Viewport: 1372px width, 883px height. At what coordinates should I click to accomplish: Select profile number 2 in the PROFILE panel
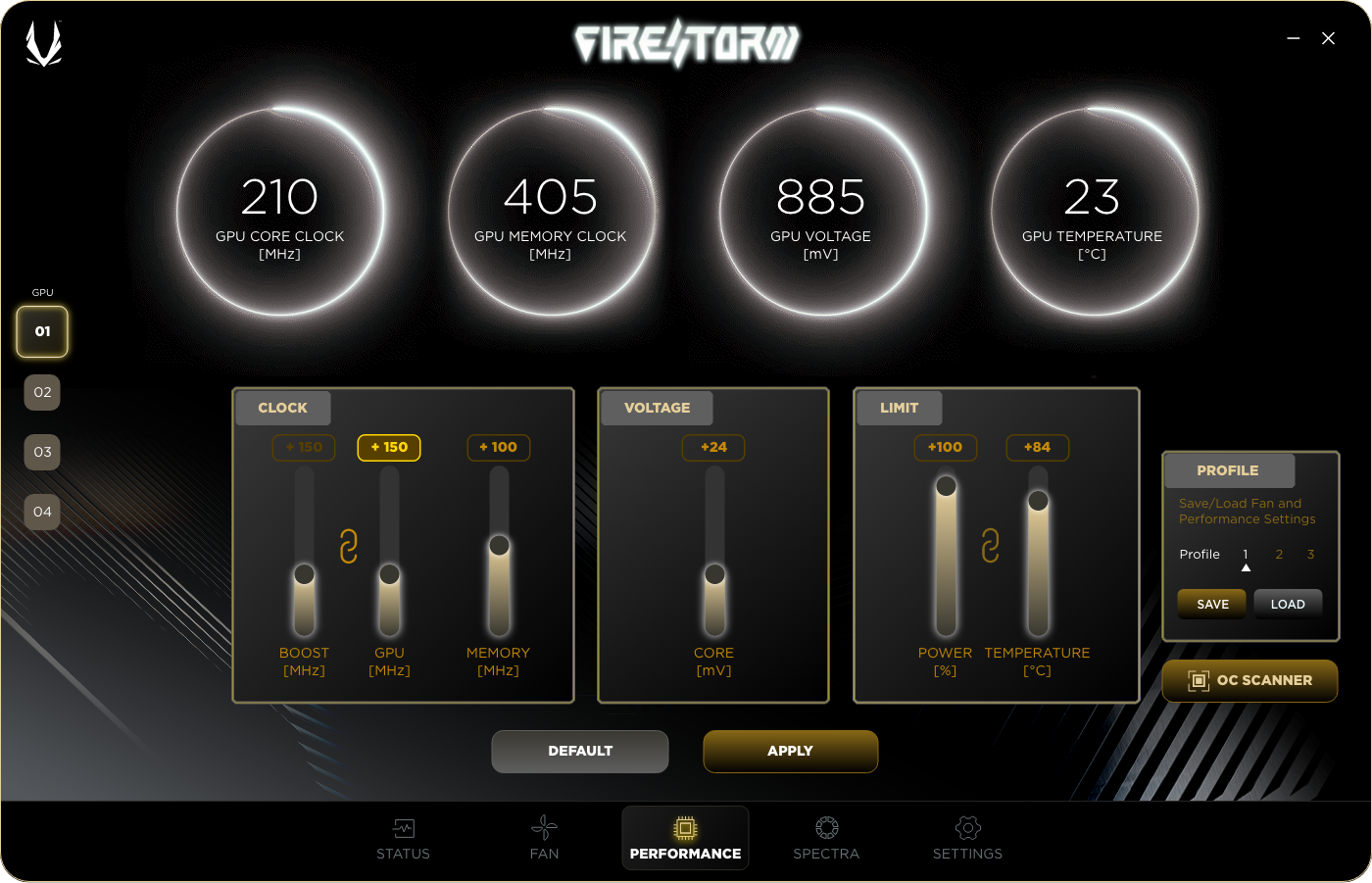pyautogui.click(x=1279, y=554)
